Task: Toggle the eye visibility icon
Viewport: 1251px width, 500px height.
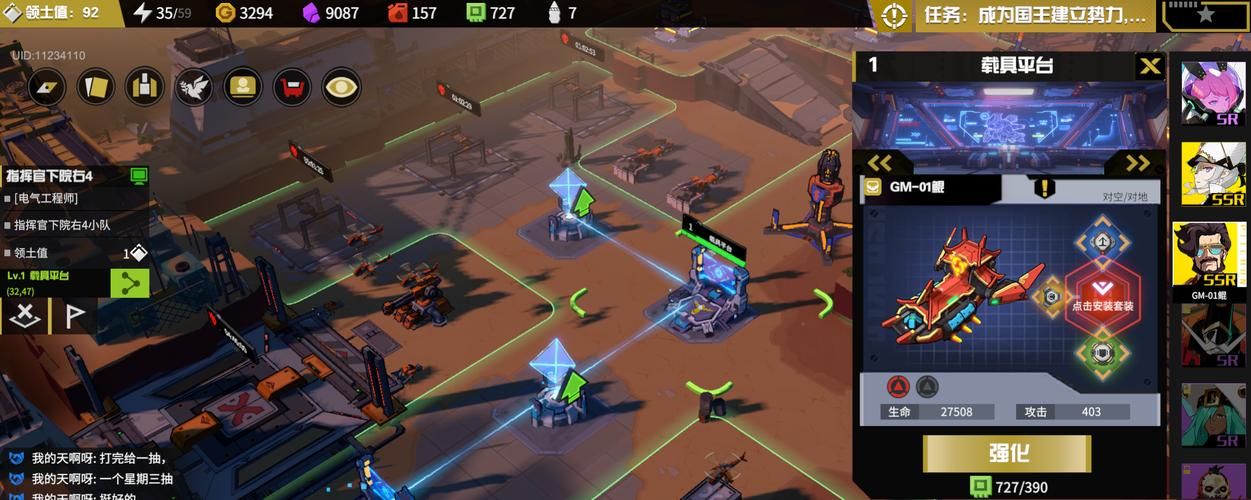Action: (x=341, y=87)
